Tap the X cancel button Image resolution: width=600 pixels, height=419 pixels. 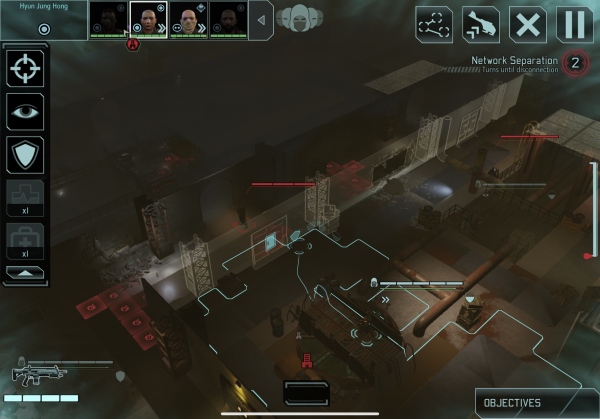click(527, 22)
